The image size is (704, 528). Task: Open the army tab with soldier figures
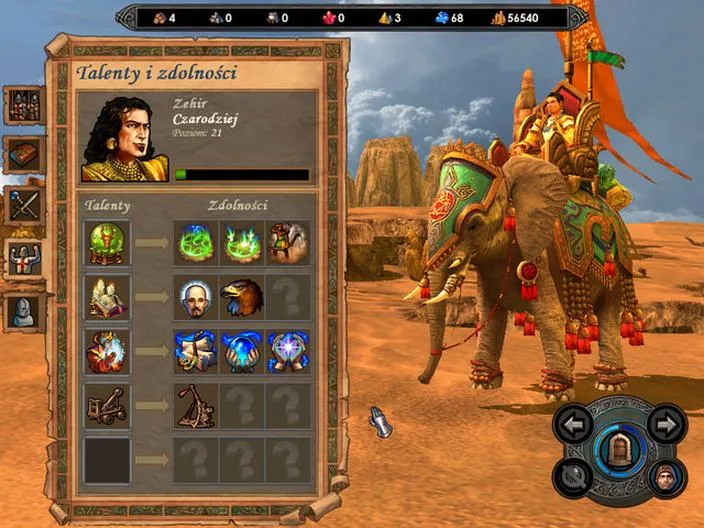[x=24, y=105]
